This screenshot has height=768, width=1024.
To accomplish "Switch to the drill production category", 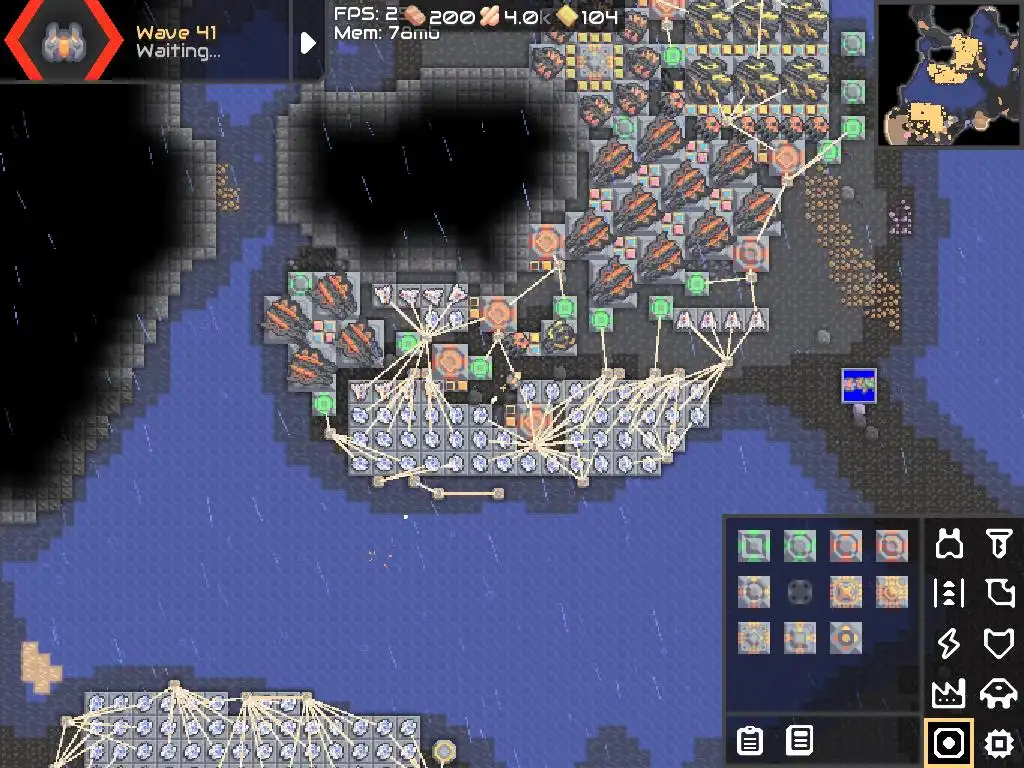I will click(998, 544).
